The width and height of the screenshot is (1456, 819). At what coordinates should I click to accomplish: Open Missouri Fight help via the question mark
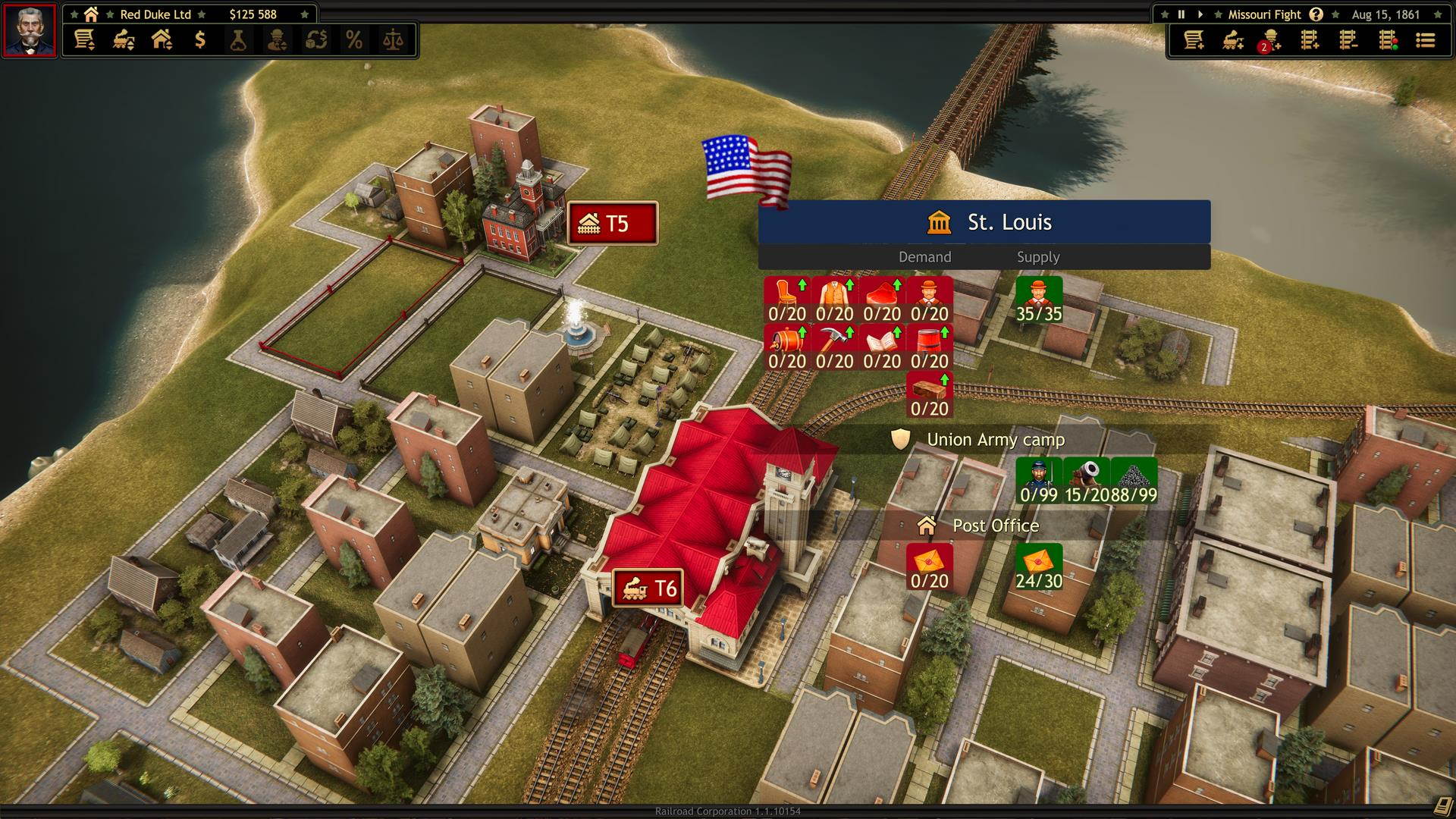(x=1316, y=14)
